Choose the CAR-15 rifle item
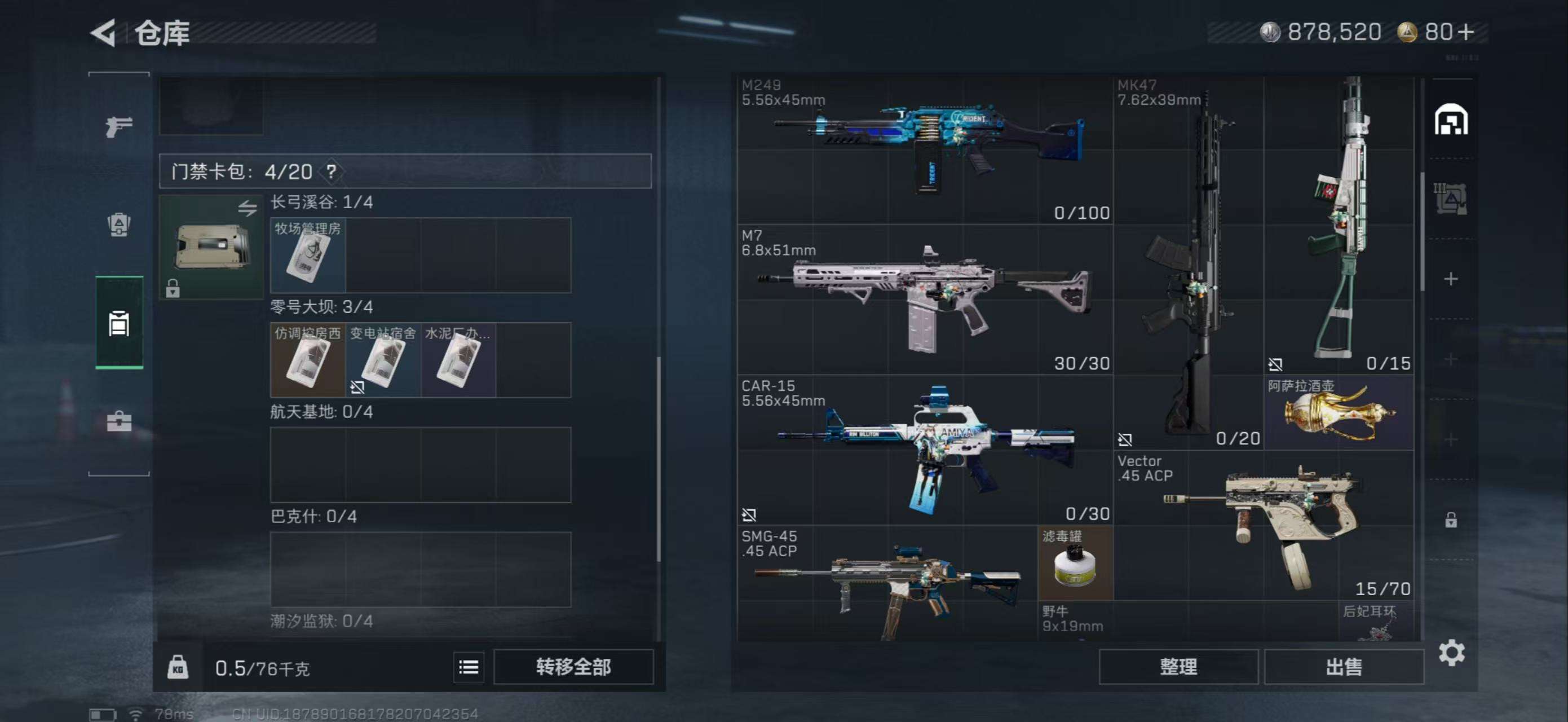This screenshot has width=1568, height=722. (x=925, y=450)
